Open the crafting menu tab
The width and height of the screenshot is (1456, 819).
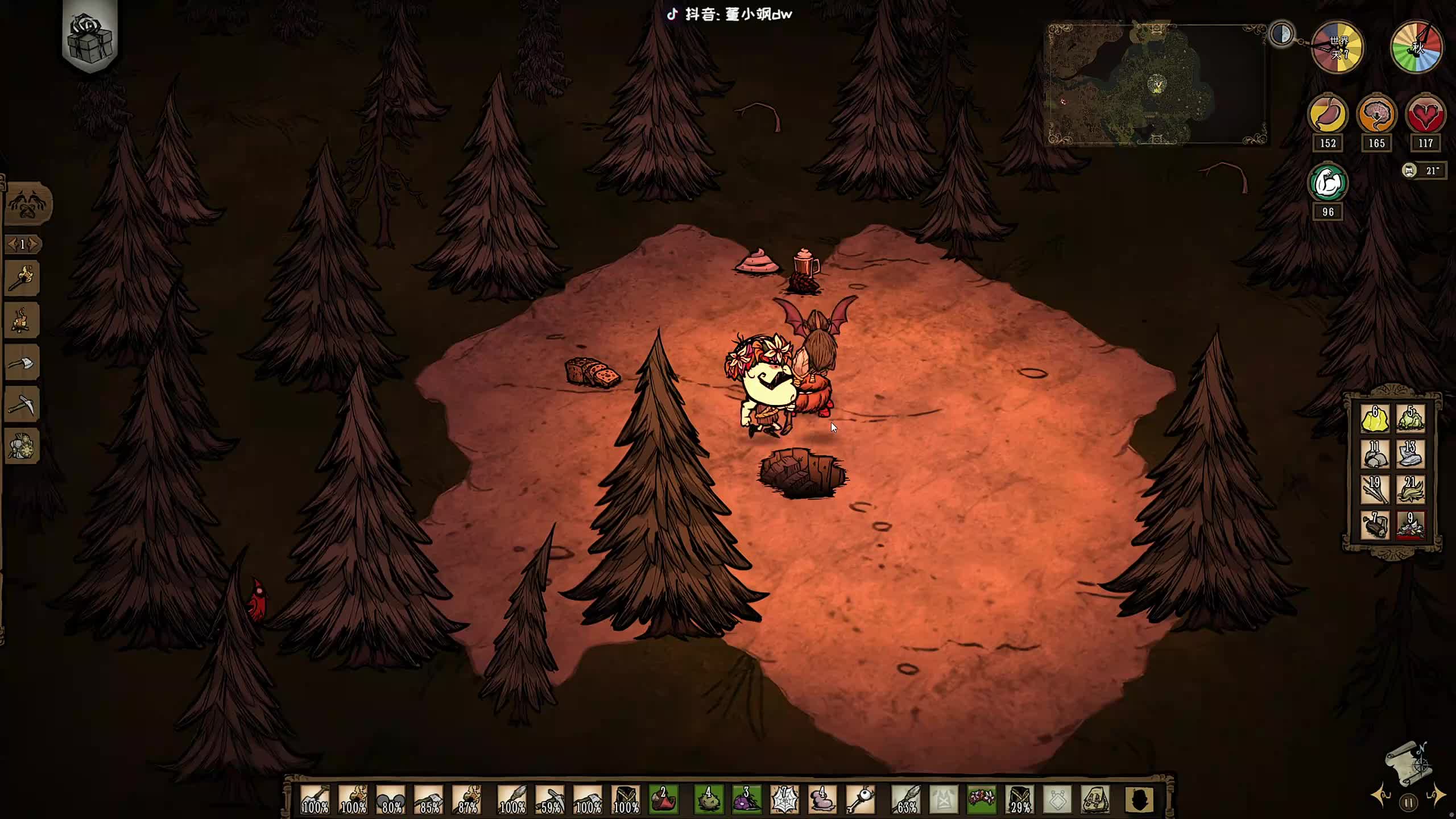(x=27, y=204)
